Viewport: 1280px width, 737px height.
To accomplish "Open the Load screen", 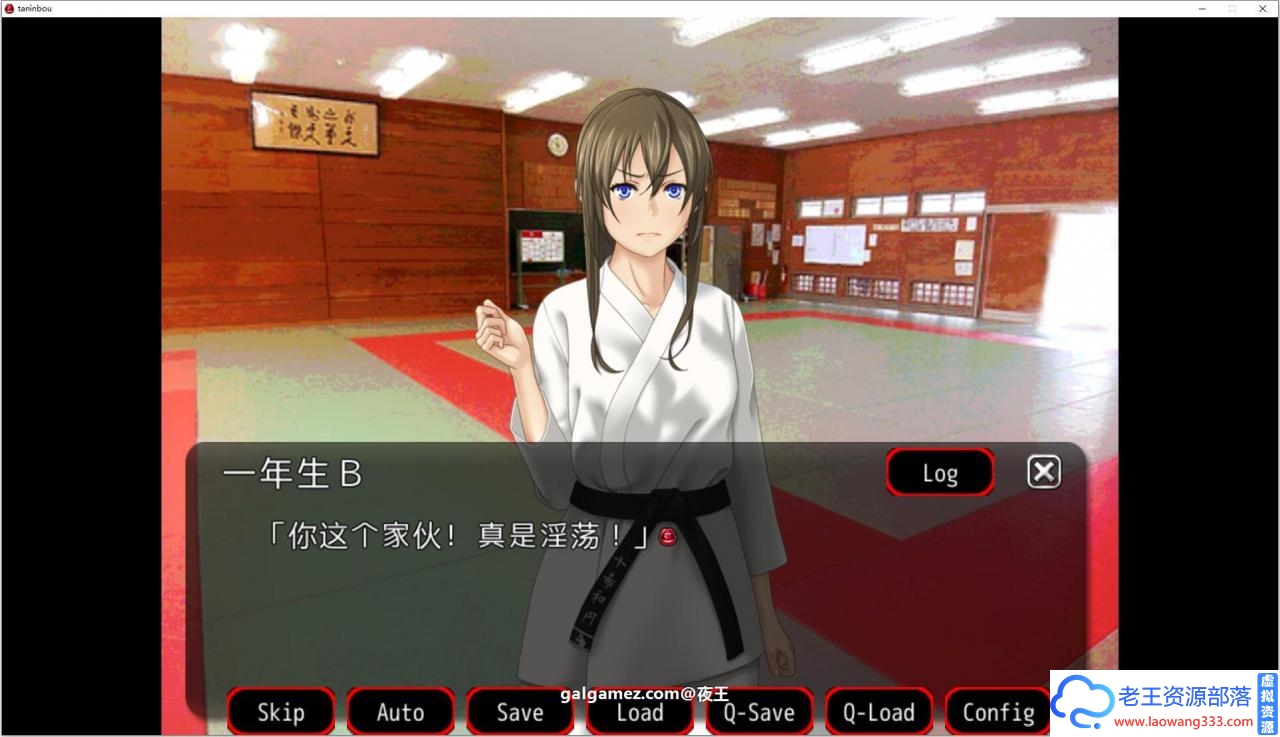I will click(639, 712).
